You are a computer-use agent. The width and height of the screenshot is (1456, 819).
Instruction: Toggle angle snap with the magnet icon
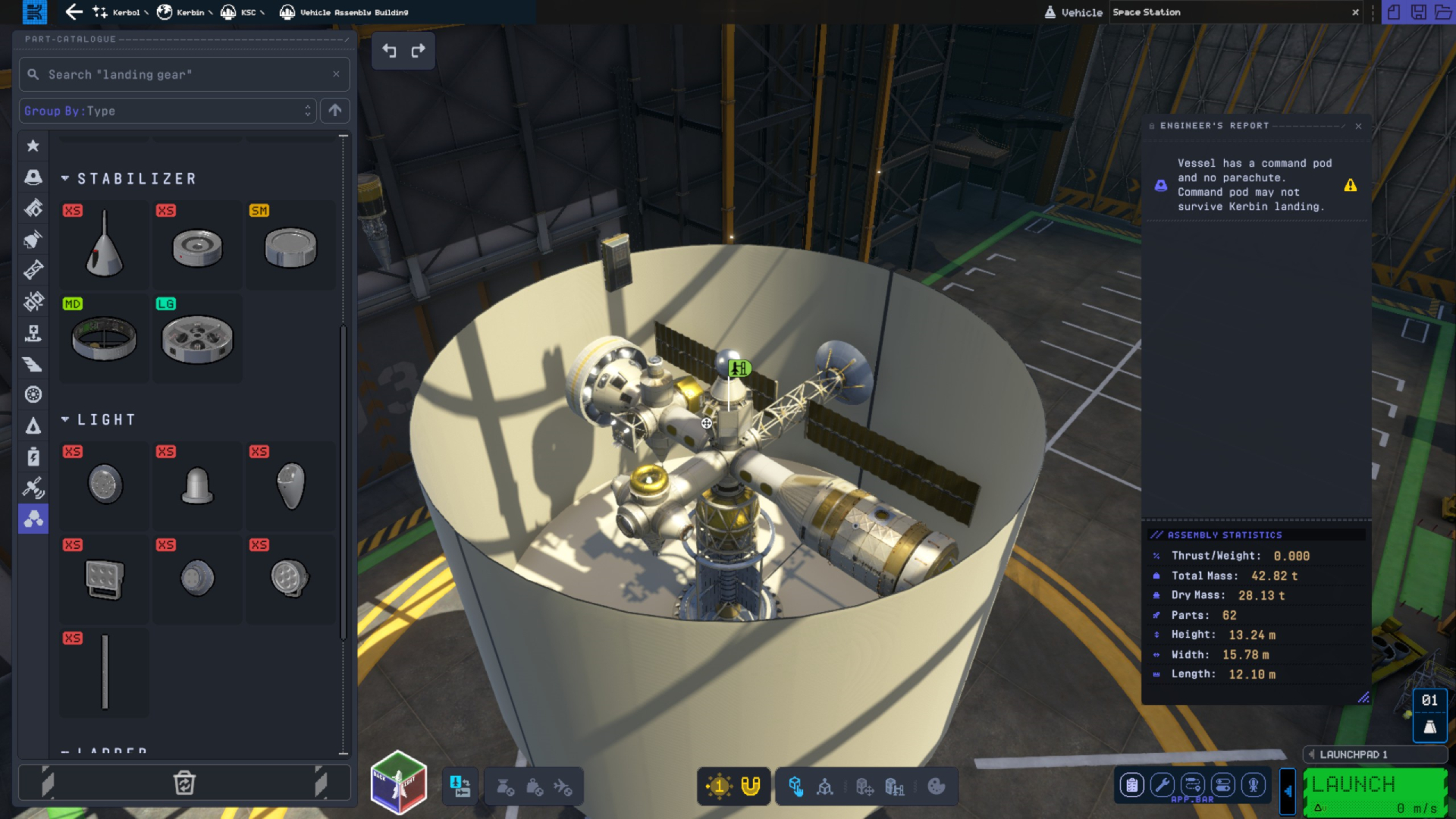[750, 786]
